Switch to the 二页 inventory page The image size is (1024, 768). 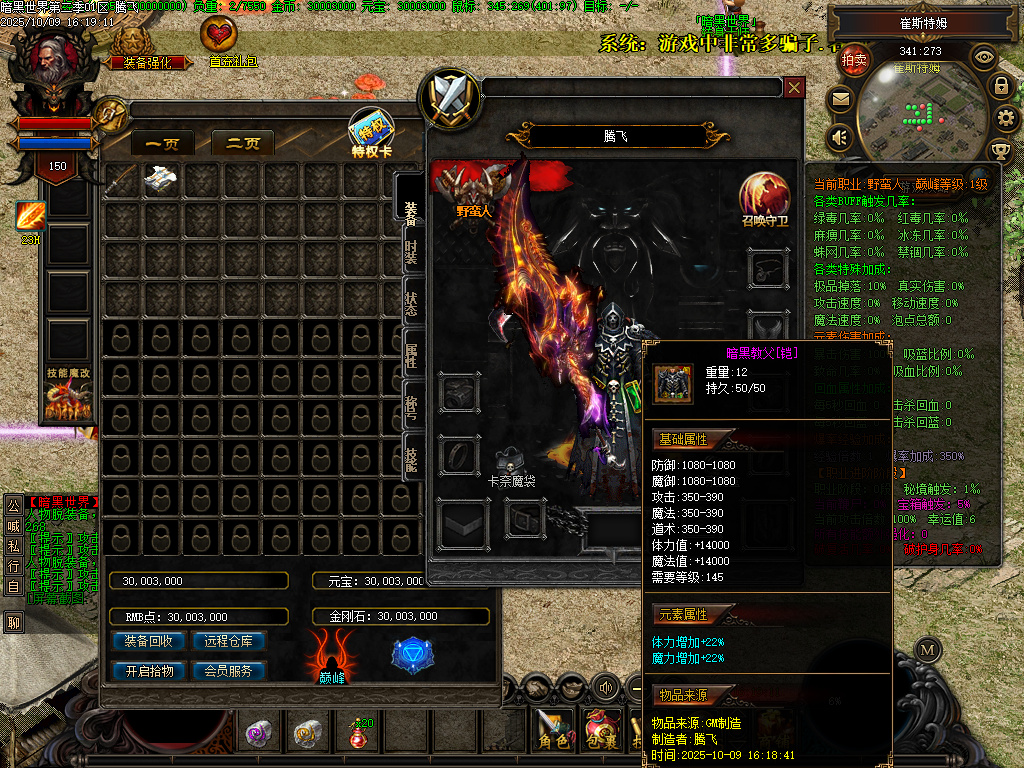point(243,144)
